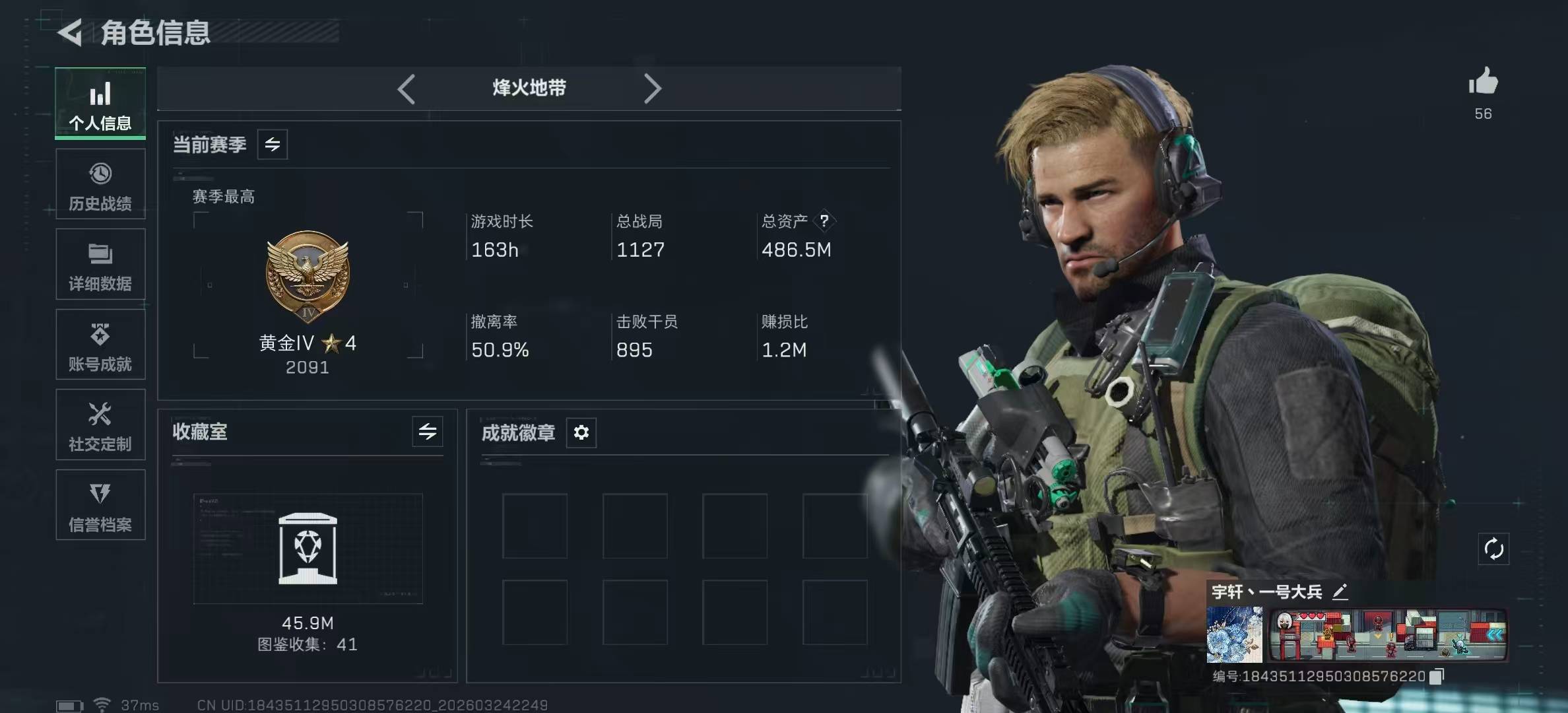Copy the player ID number
The image size is (1568, 713).
point(1436,677)
